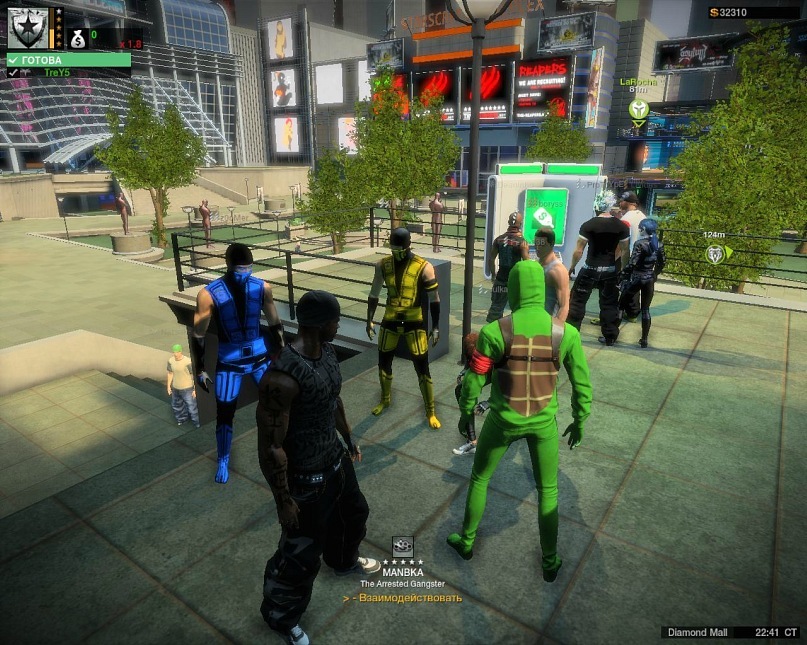Click the 124m wolf waypoint marker
807x645 pixels.
(x=716, y=254)
